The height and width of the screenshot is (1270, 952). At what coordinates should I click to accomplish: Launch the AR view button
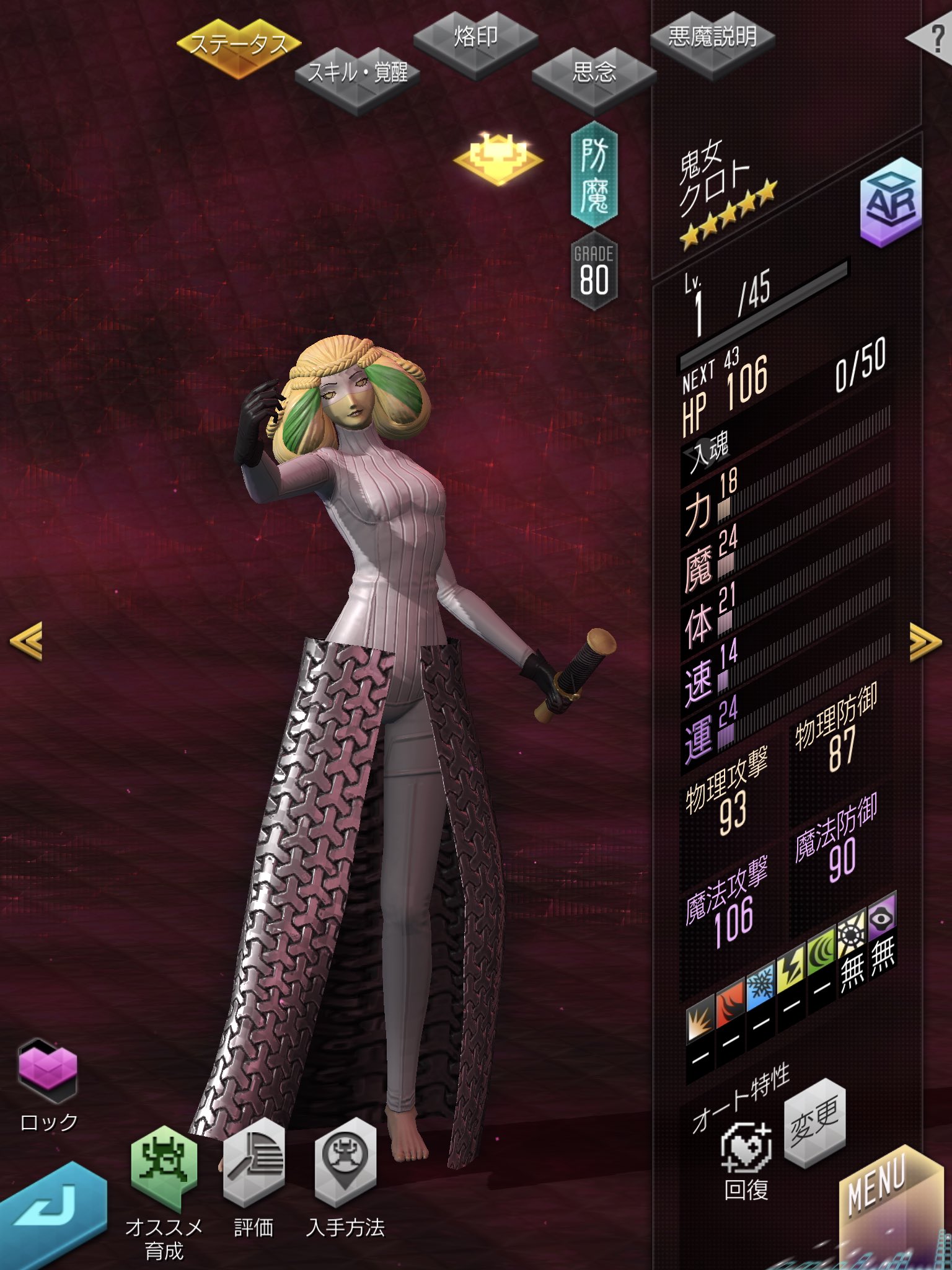click(x=891, y=202)
